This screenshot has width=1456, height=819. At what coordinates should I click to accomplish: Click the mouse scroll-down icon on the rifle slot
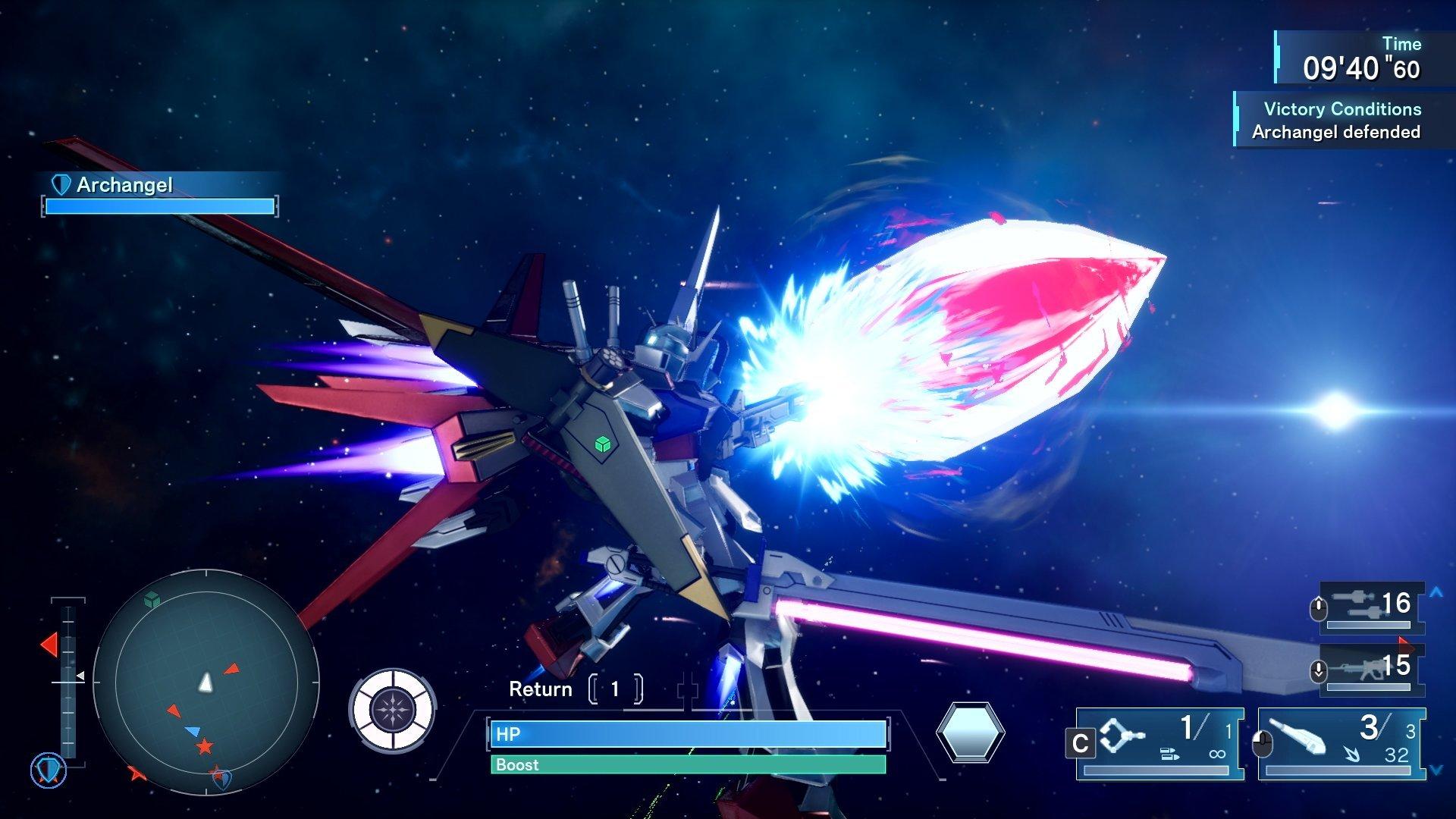click(x=1318, y=670)
